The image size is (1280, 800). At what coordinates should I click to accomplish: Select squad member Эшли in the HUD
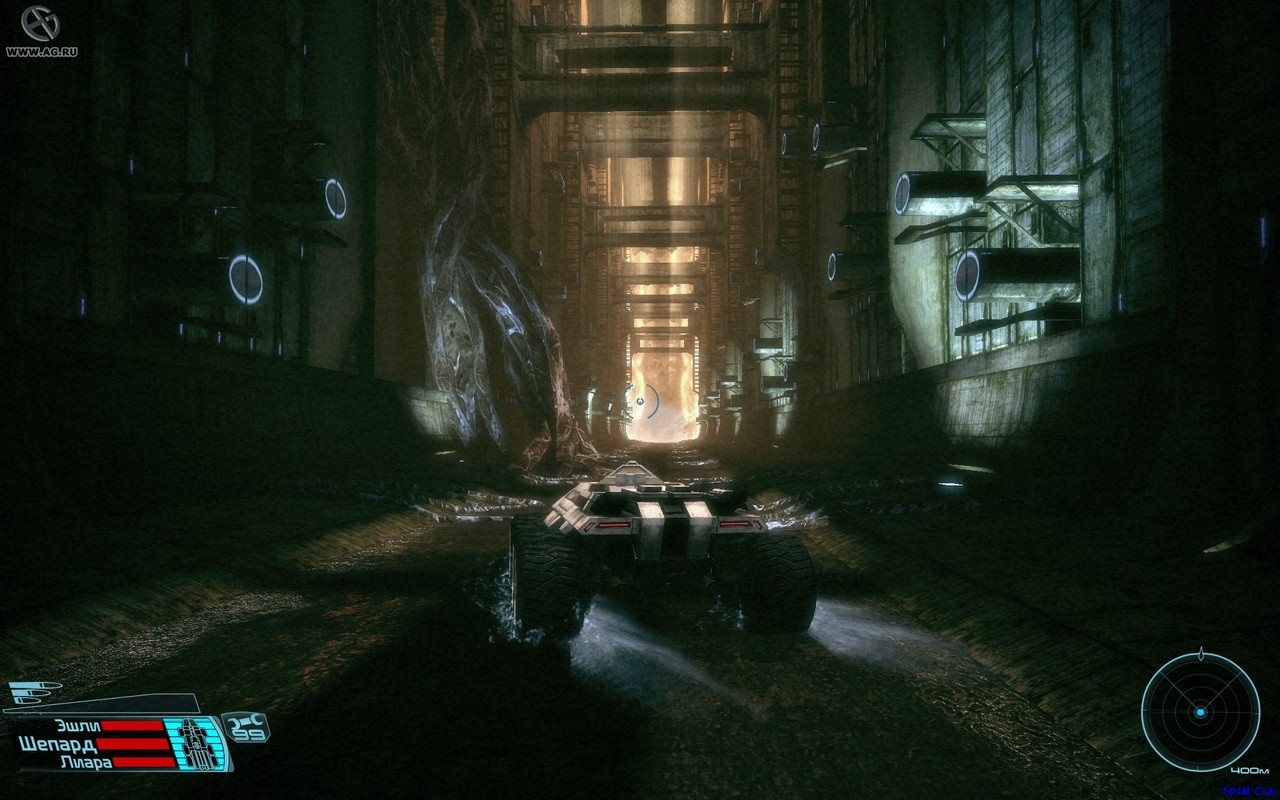coord(79,727)
